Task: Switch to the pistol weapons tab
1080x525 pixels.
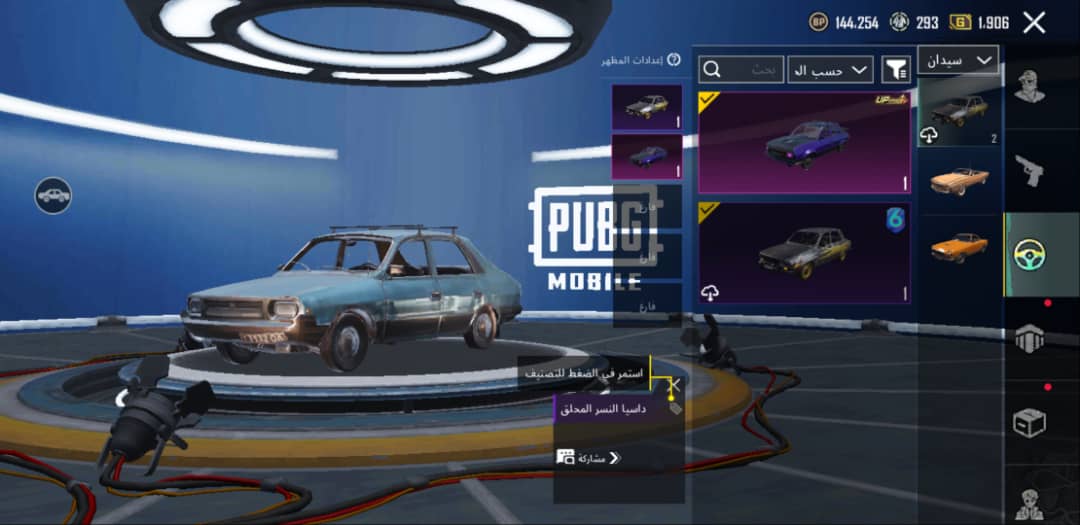Action: click(x=1030, y=170)
